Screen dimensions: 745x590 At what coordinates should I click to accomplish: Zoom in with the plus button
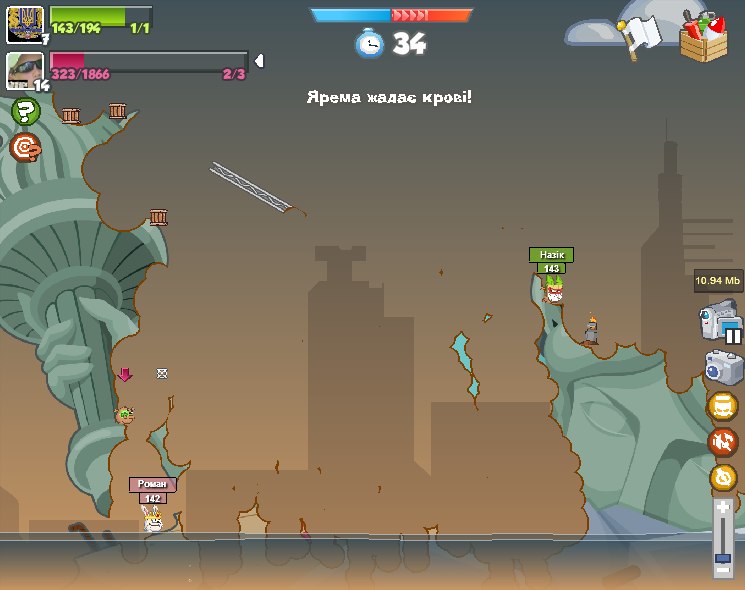point(723,508)
